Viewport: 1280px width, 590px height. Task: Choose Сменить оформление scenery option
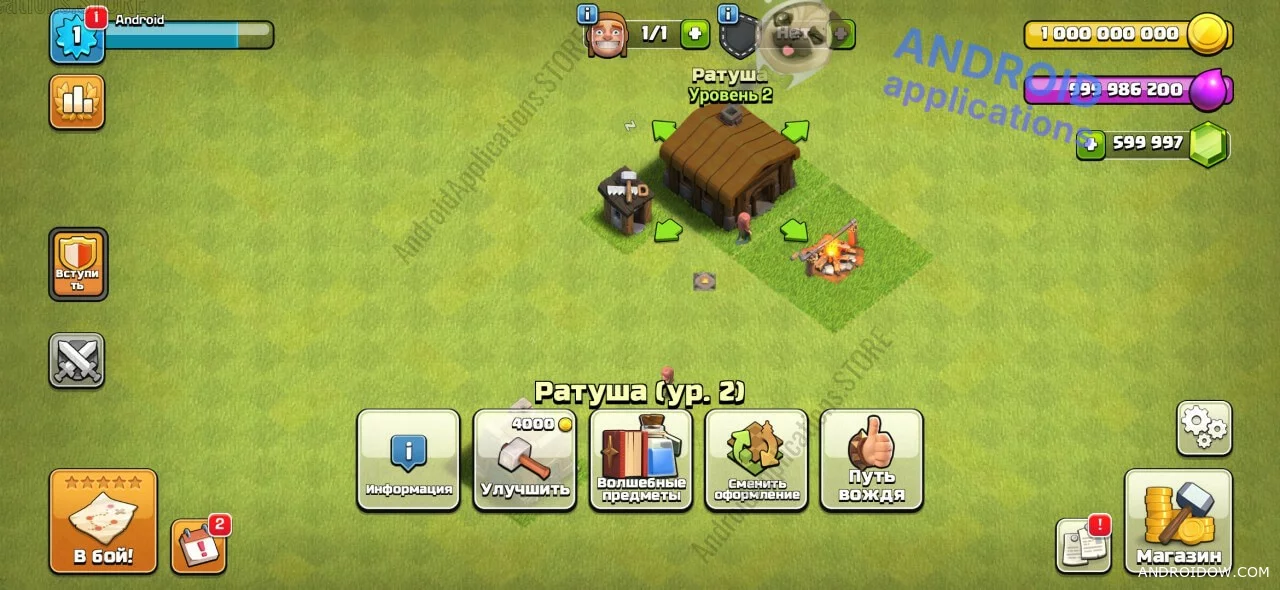tap(756, 459)
